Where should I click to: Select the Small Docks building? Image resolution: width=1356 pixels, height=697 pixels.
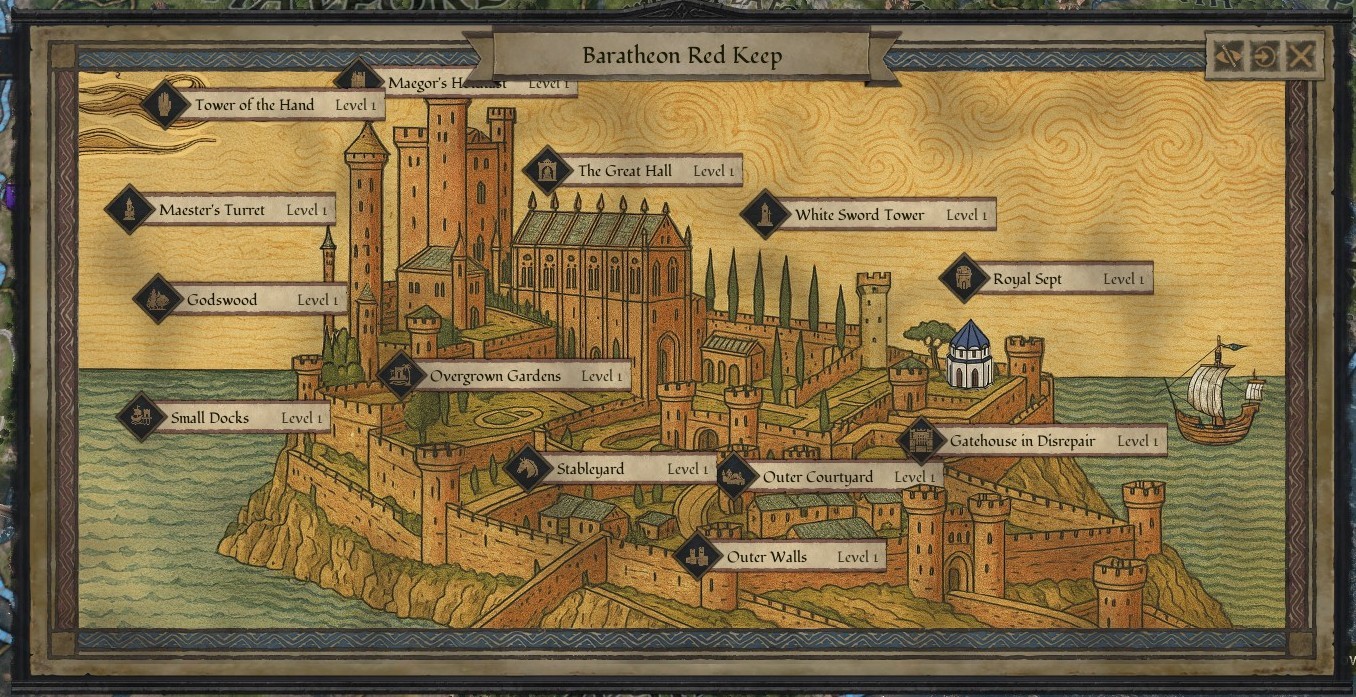pyautogui.click(x=210, y=418)
